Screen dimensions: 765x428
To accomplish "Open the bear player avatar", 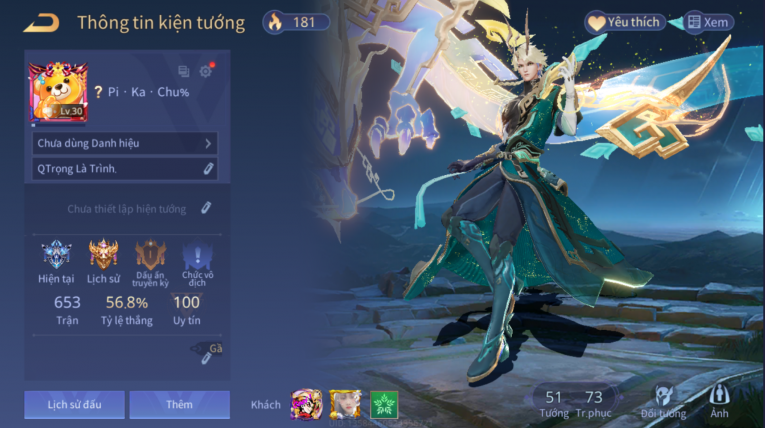I will click(58, 92).
